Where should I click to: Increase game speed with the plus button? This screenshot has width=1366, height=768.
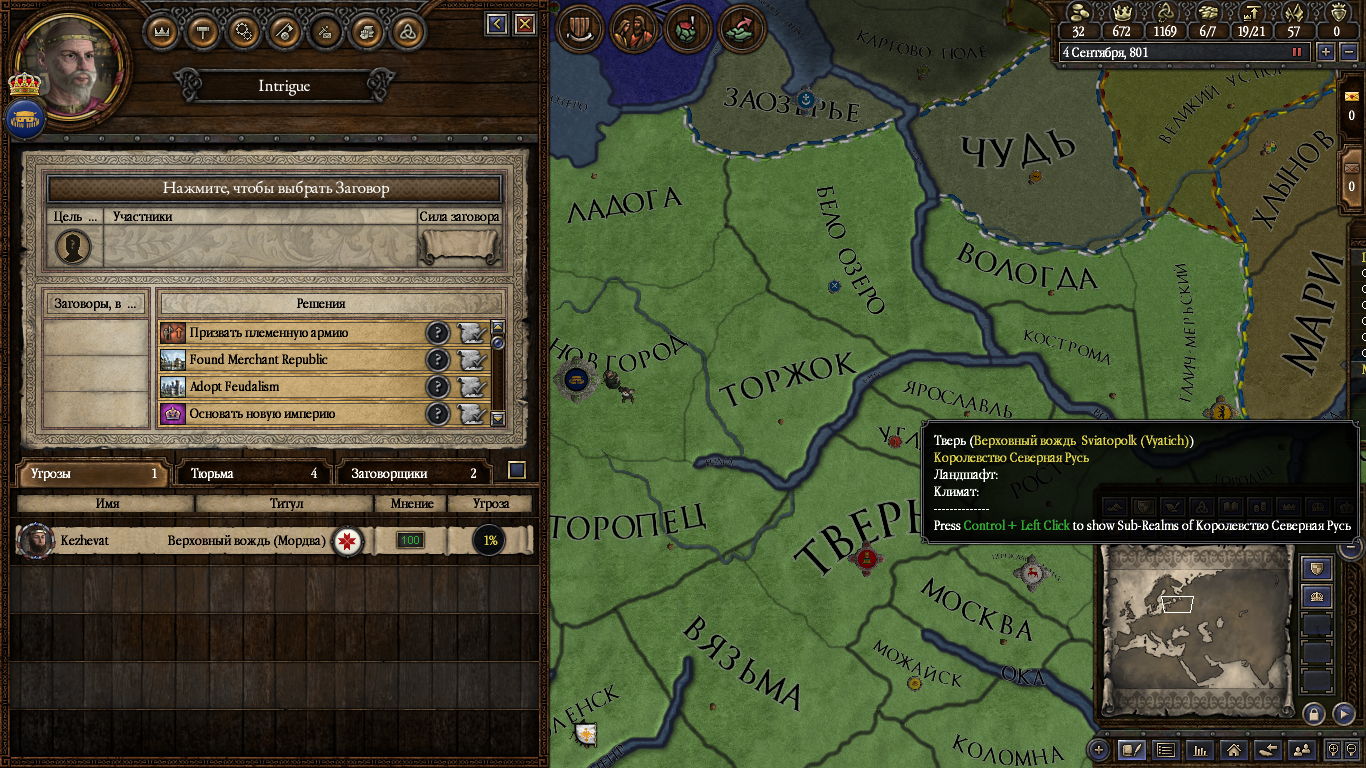1326,52
